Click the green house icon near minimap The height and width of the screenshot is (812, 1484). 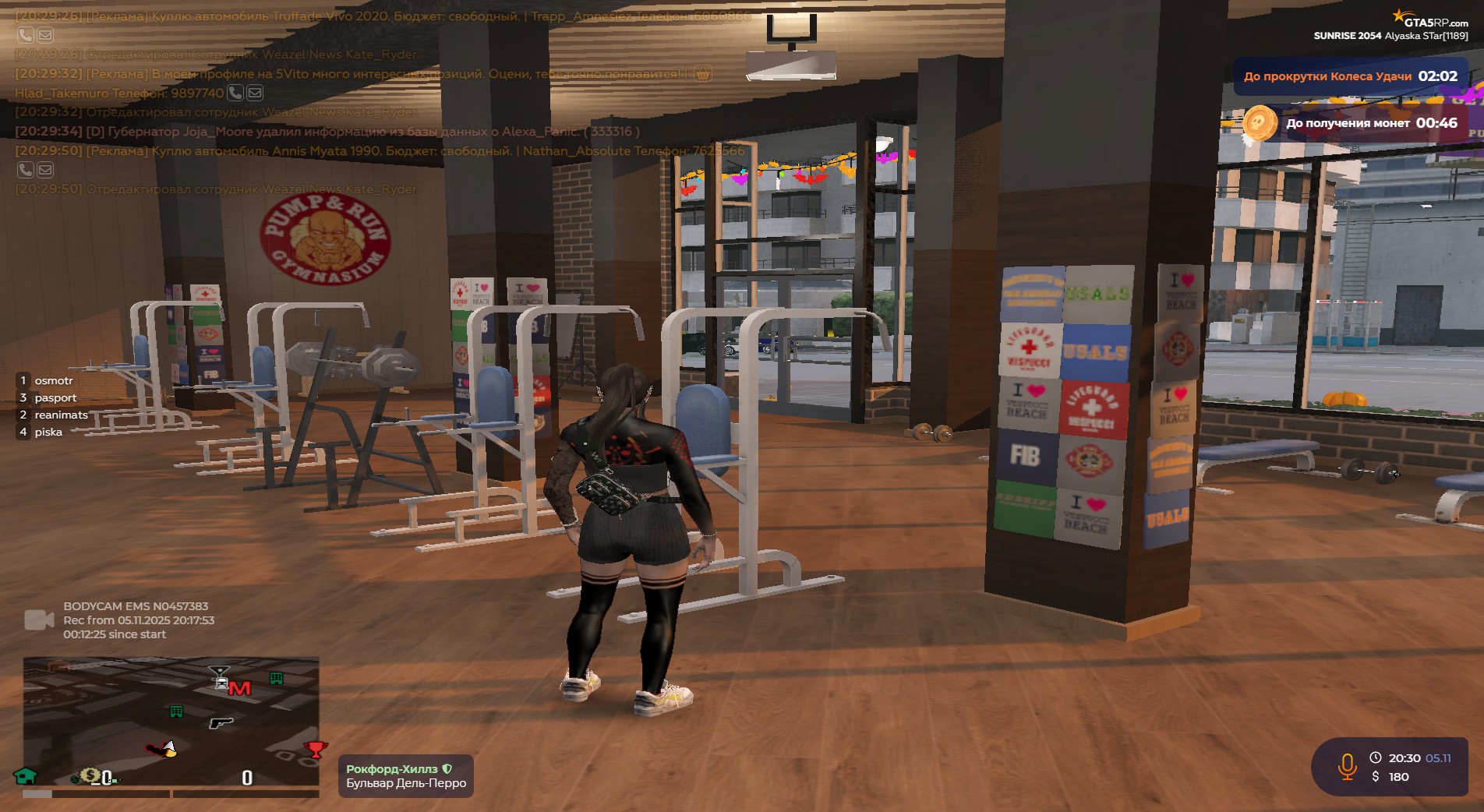point(26,776)
